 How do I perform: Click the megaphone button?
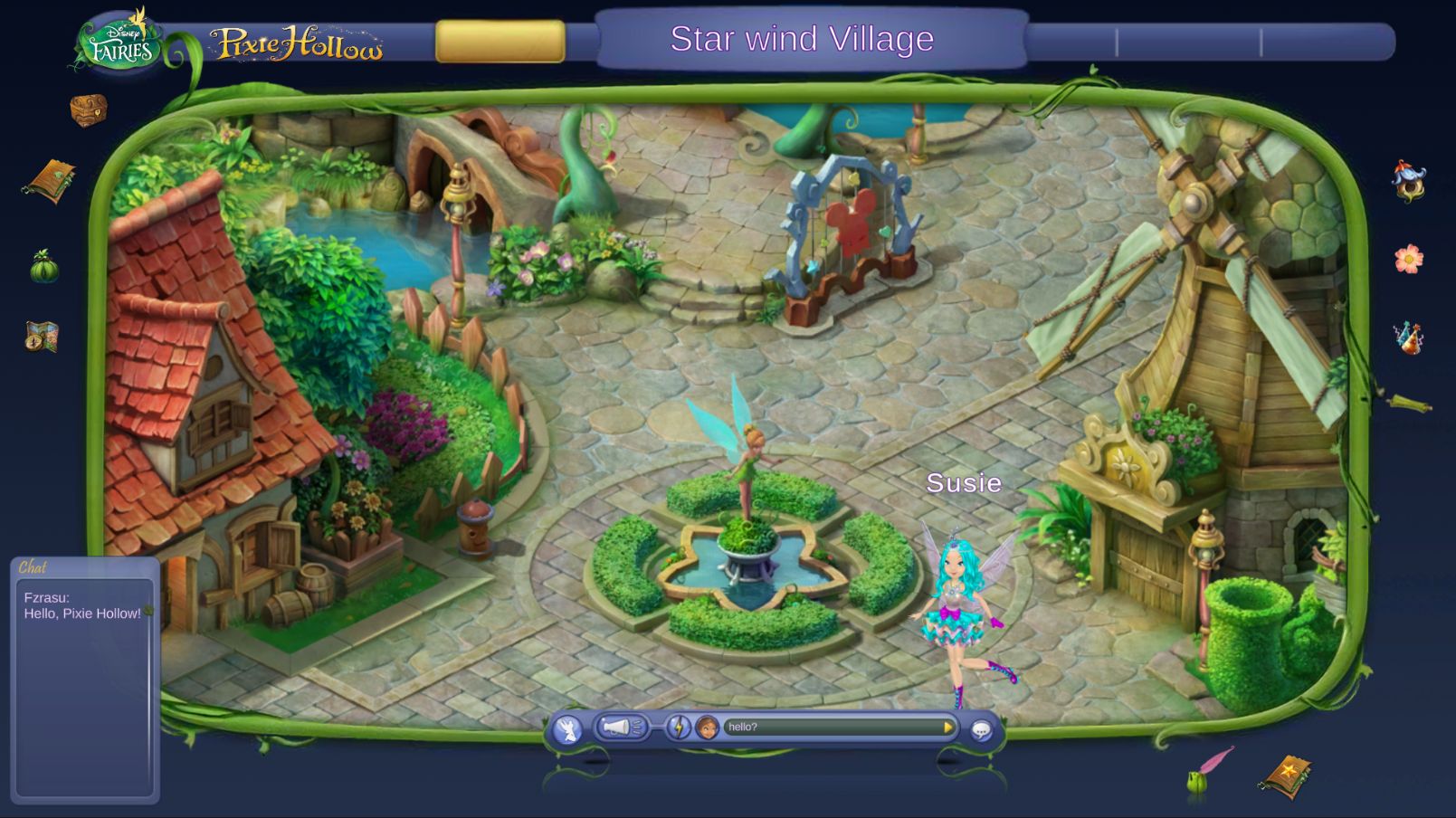620,728
